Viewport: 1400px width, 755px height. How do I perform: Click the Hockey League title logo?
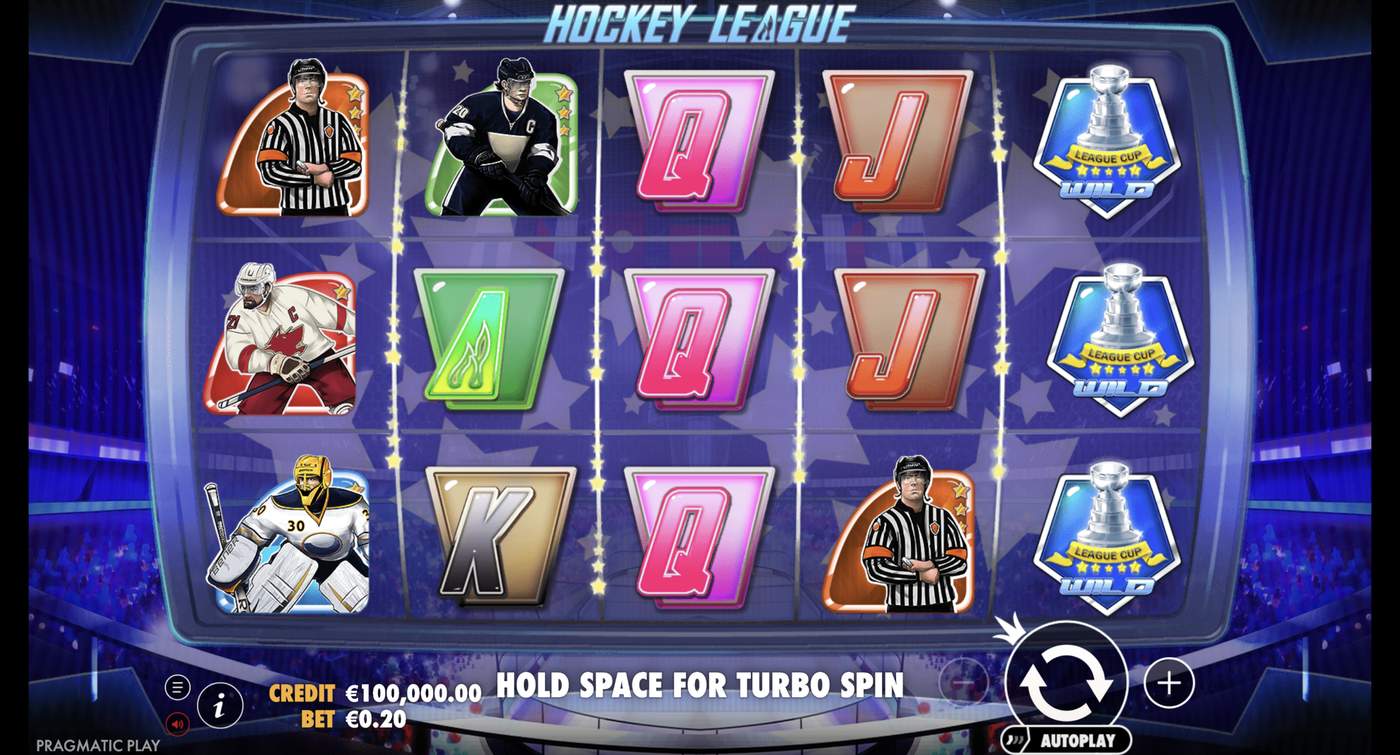pos(700,22)
